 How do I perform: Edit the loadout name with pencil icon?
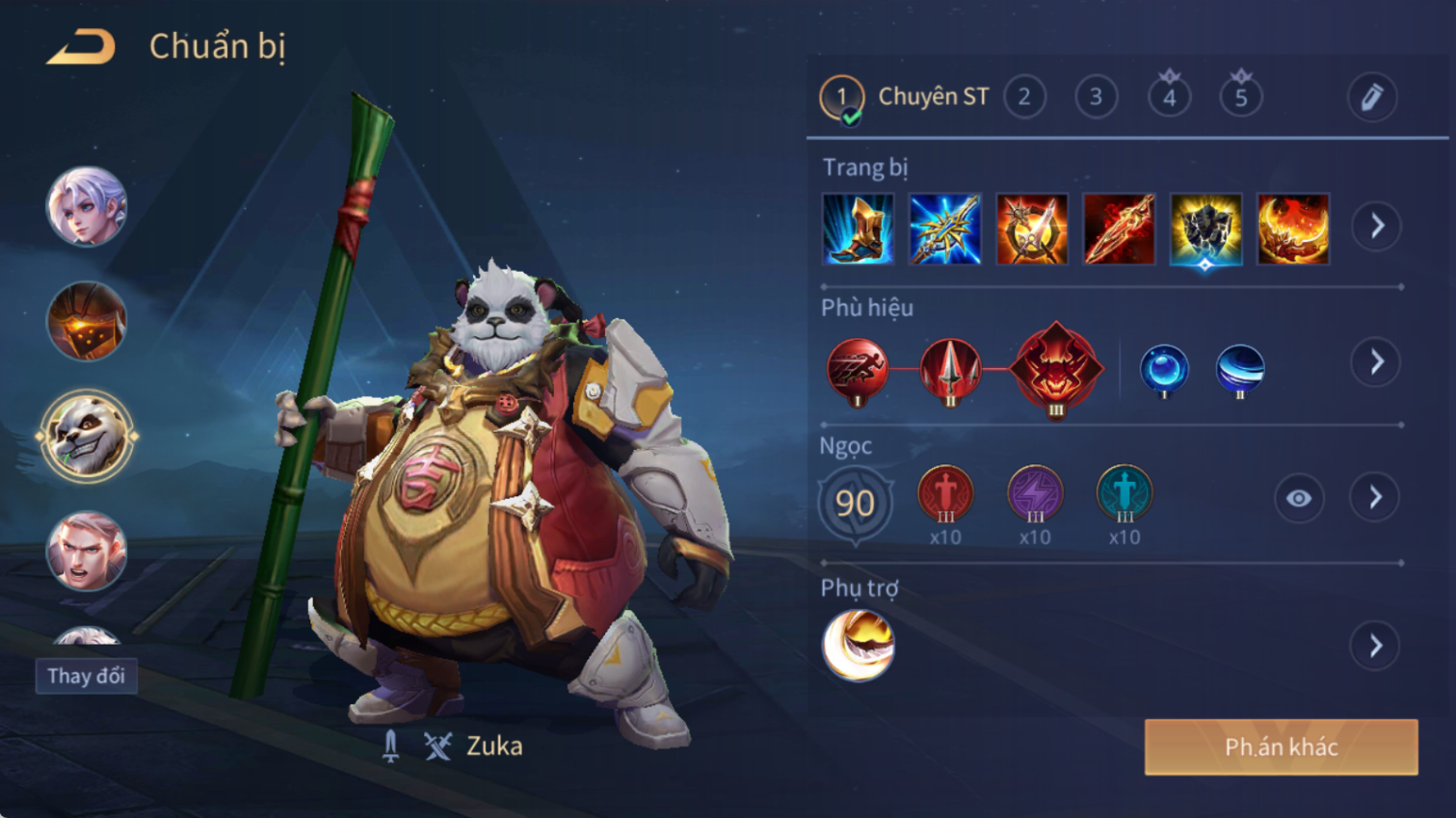(1371, 97)
